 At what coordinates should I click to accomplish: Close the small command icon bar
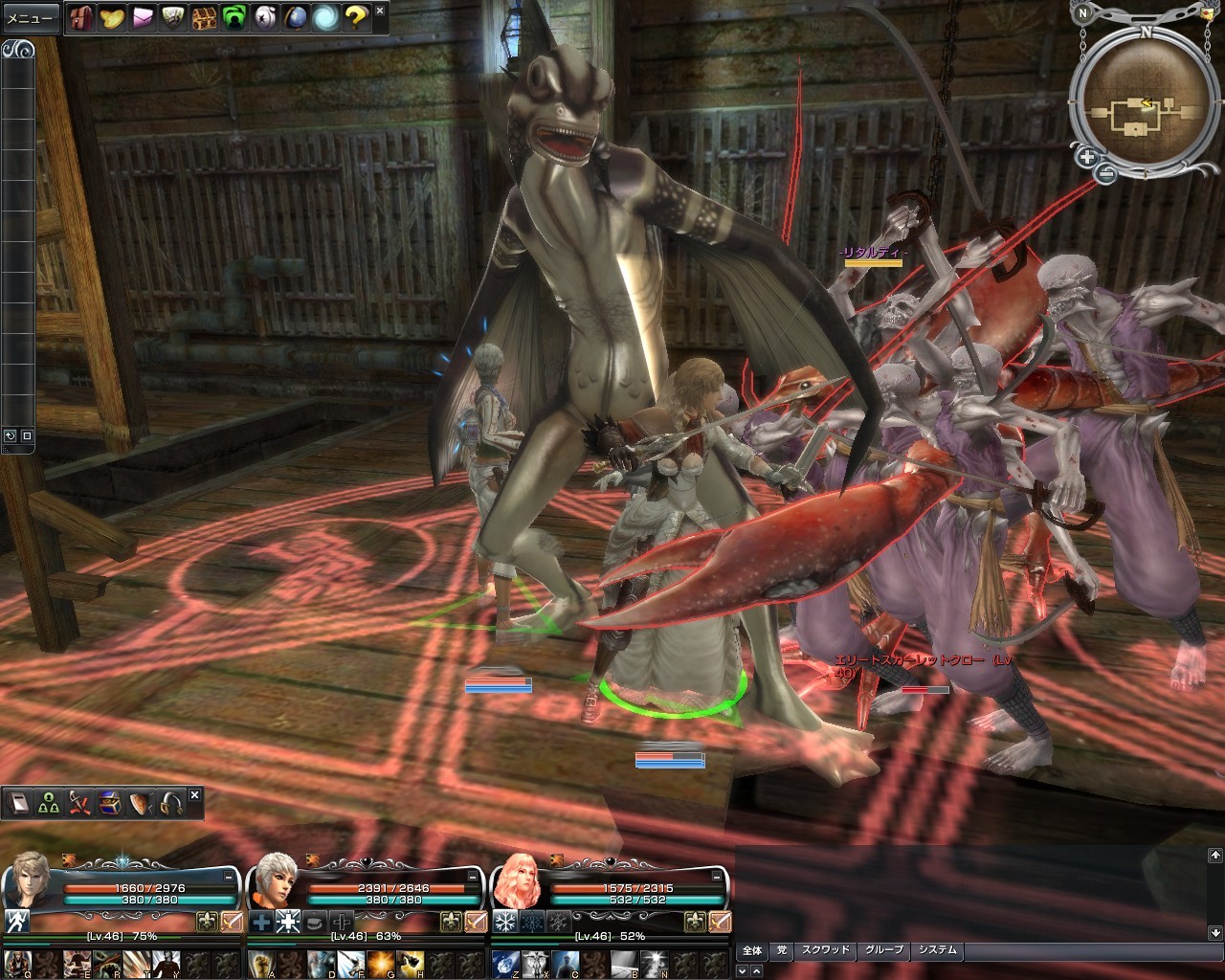pyautogui.click(x=194, y=795)
